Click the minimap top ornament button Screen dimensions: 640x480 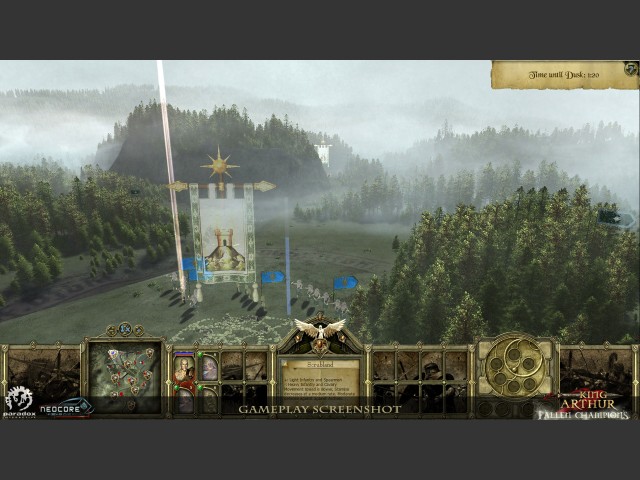(x=125, y=329)
